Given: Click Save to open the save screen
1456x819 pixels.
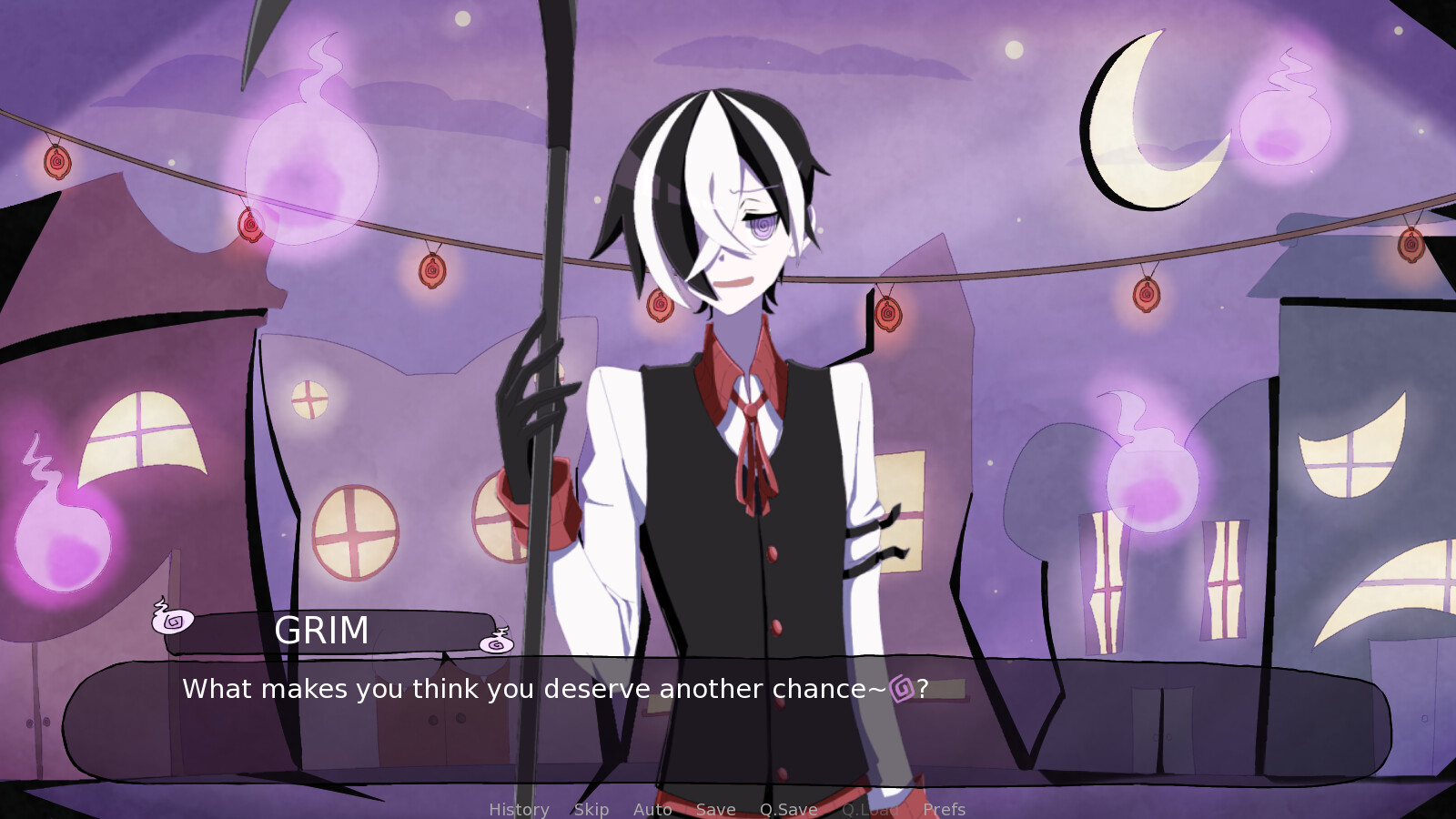Looking at the screenshot, I should pyautogui.click(x=715, y=809).
